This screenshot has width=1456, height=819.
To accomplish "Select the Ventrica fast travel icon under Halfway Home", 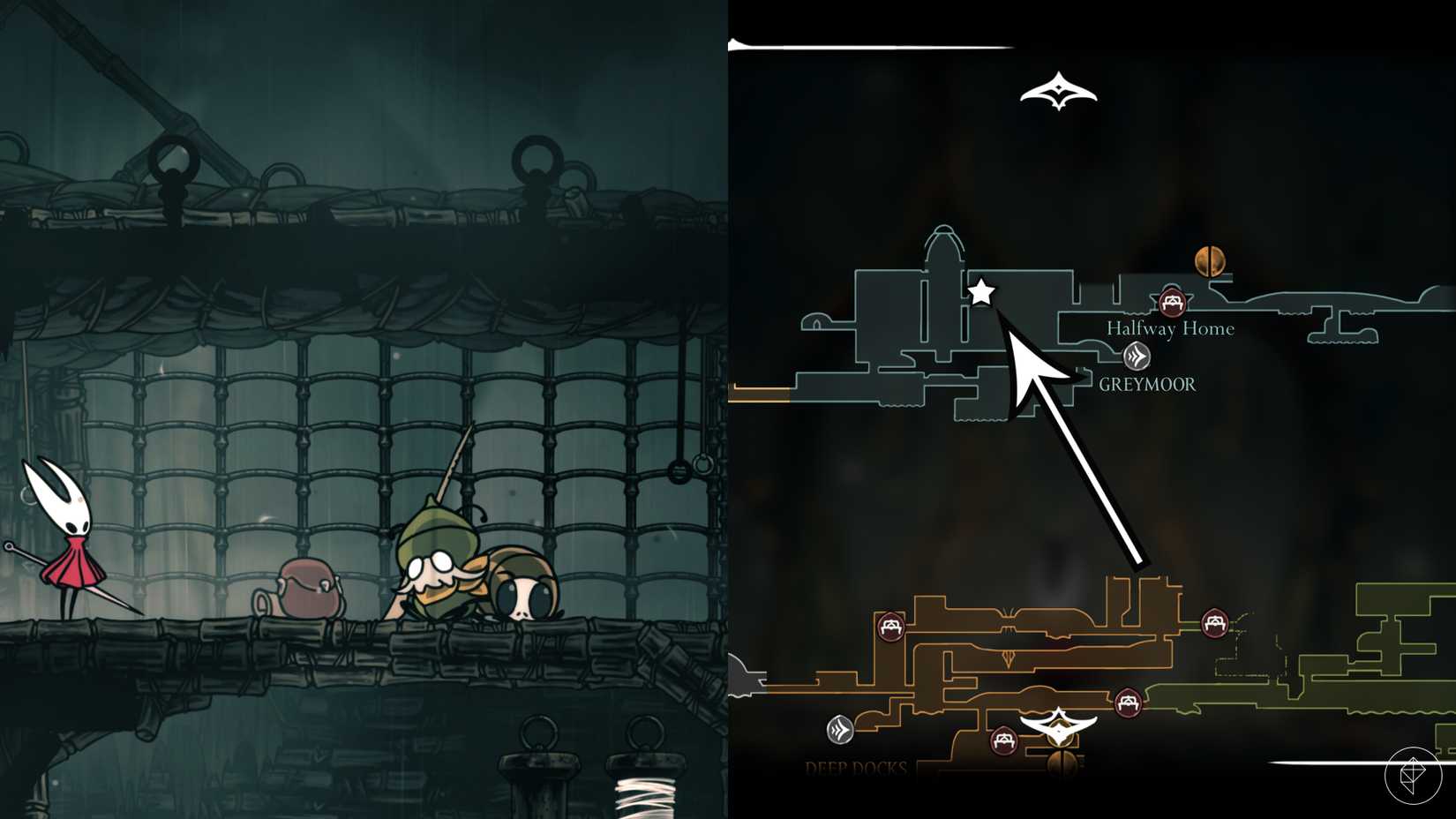I will tap(1137, 355).
